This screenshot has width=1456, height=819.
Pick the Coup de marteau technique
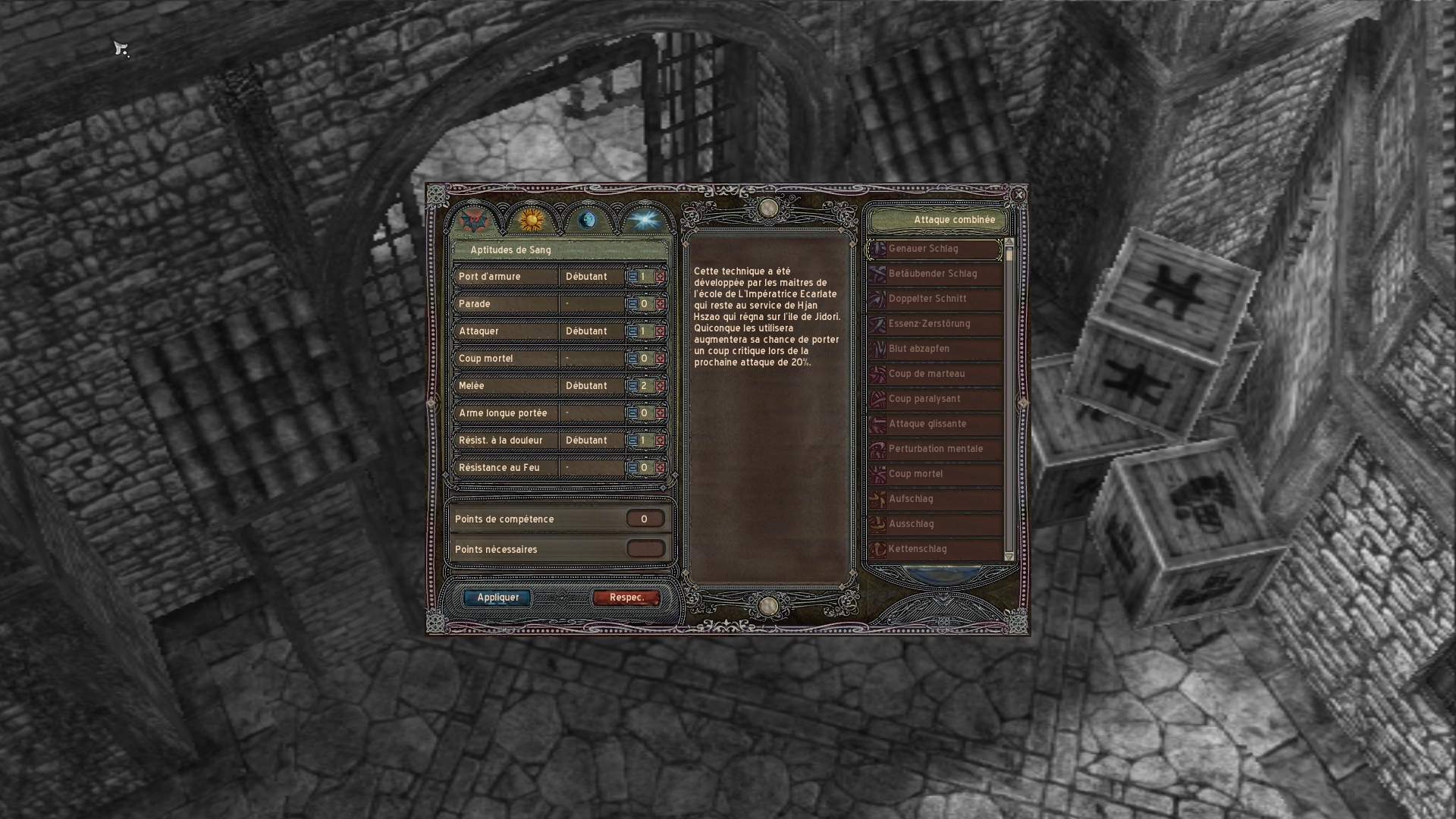pos(935,374)
